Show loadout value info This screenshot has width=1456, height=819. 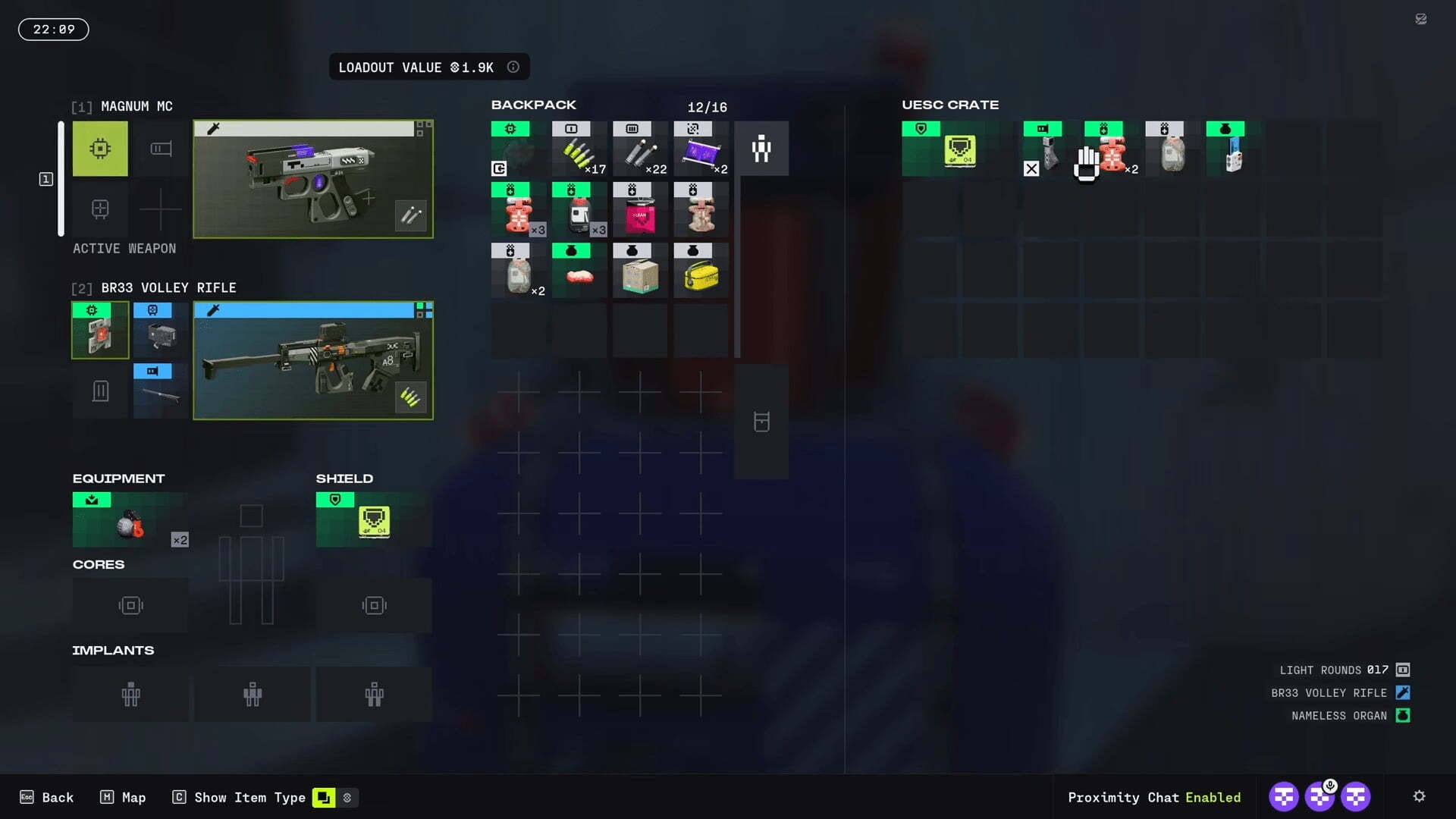(513, 67)
